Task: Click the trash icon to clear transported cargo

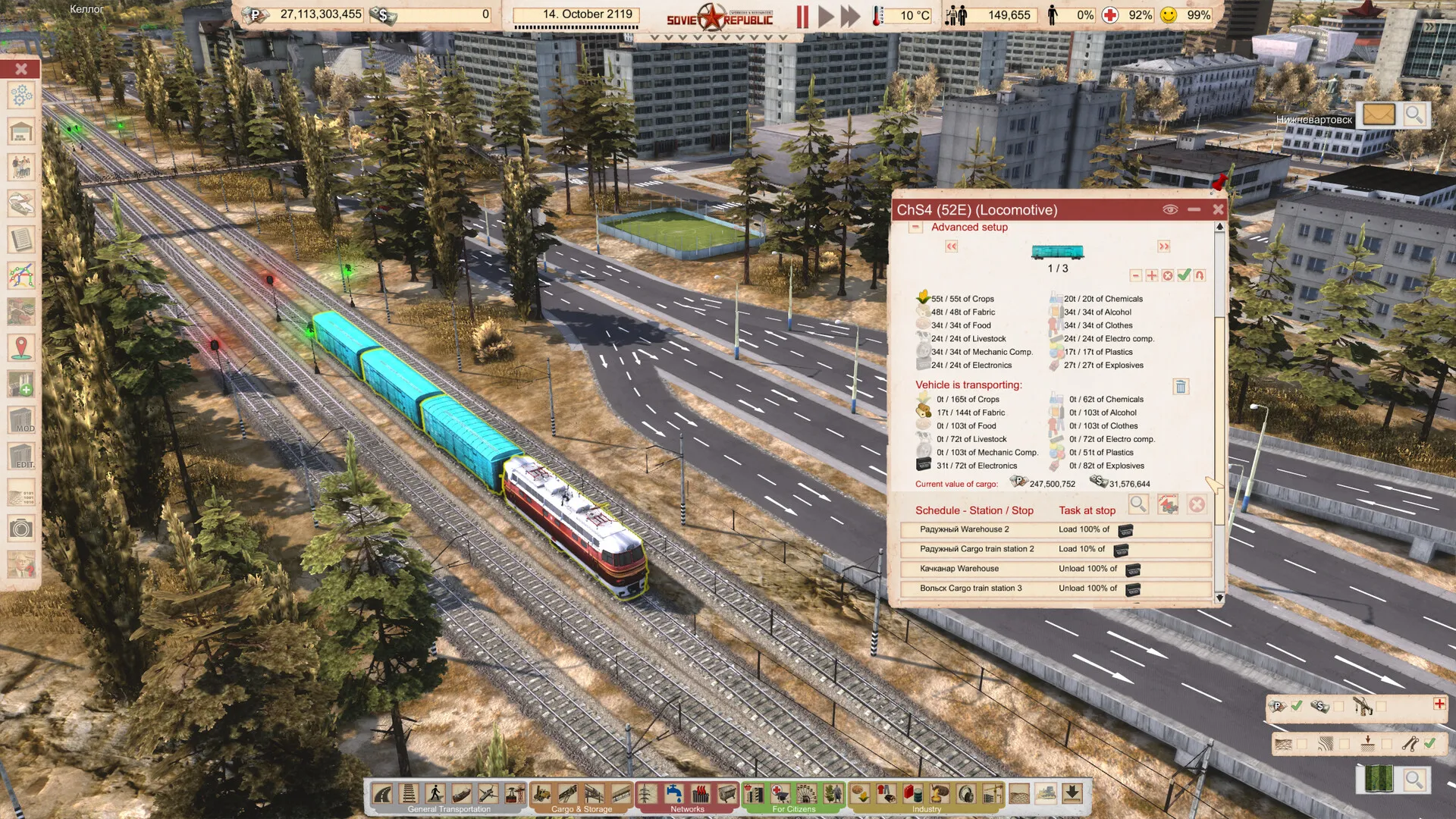Action: click(1181, 387)
